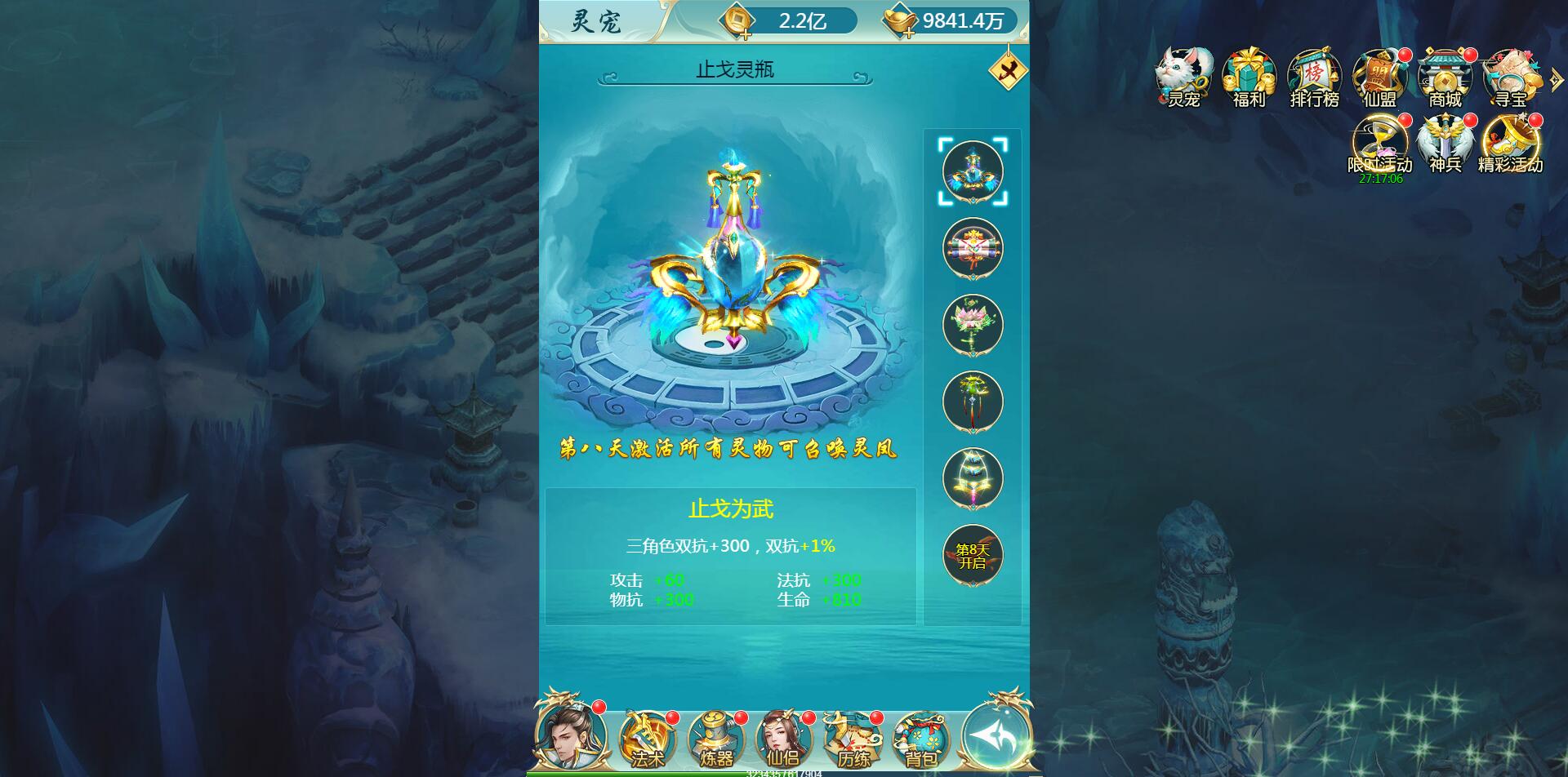
Task: Switch to the 背包 tab
Action: tap(924, 739)
